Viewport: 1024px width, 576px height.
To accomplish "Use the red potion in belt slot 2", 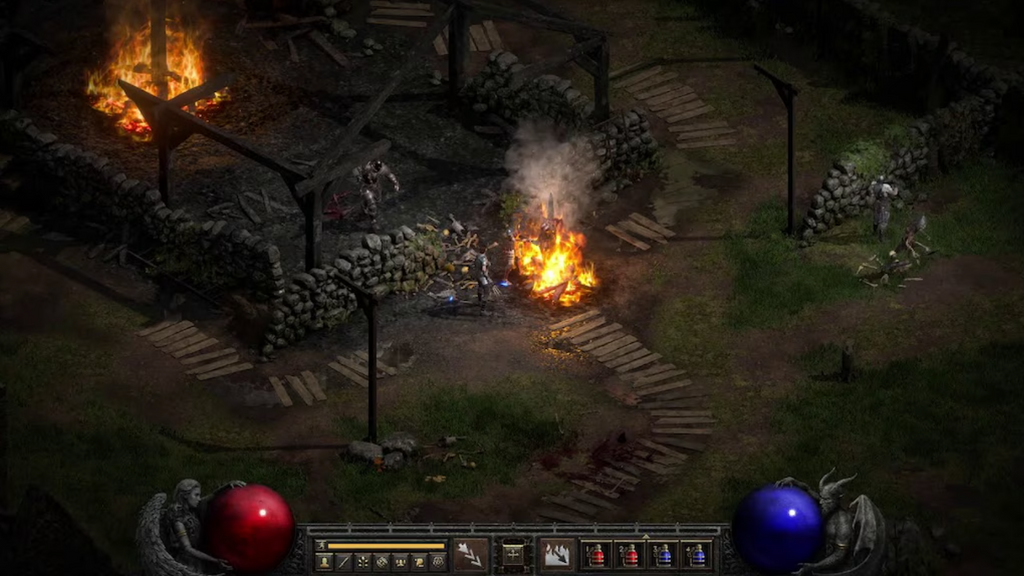I will [x=630, y=555].
